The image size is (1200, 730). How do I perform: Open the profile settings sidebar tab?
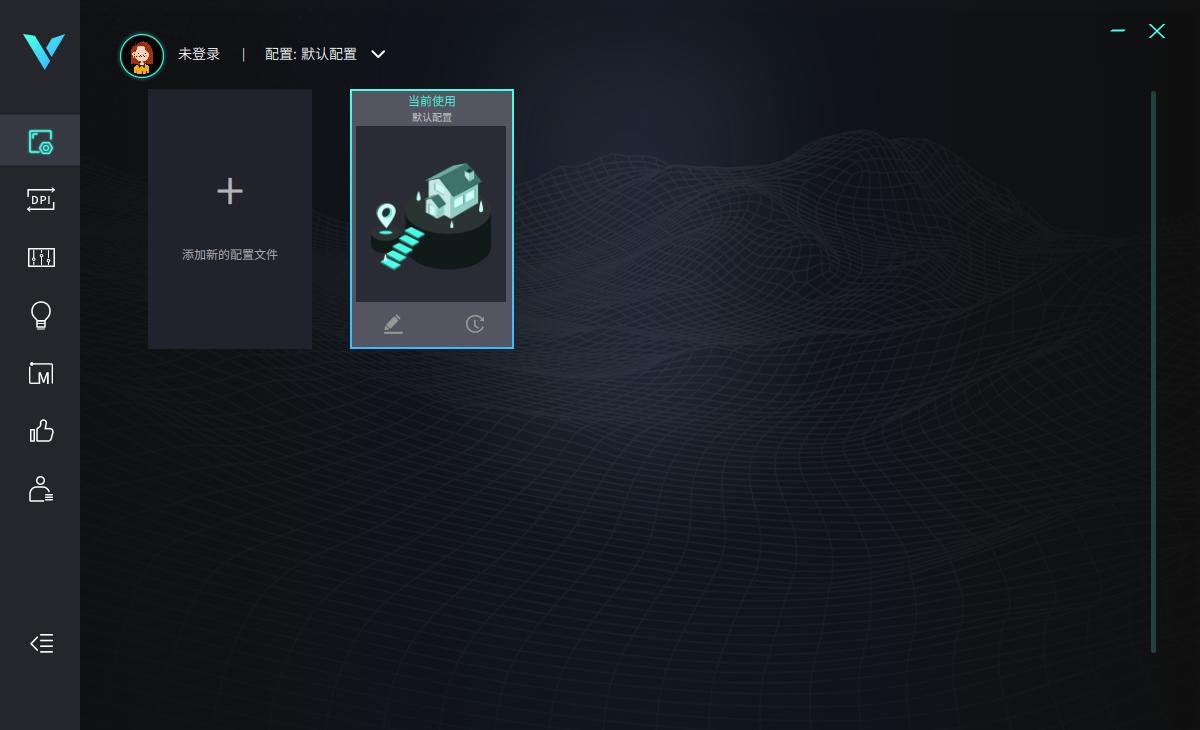[x=40, y=141]
